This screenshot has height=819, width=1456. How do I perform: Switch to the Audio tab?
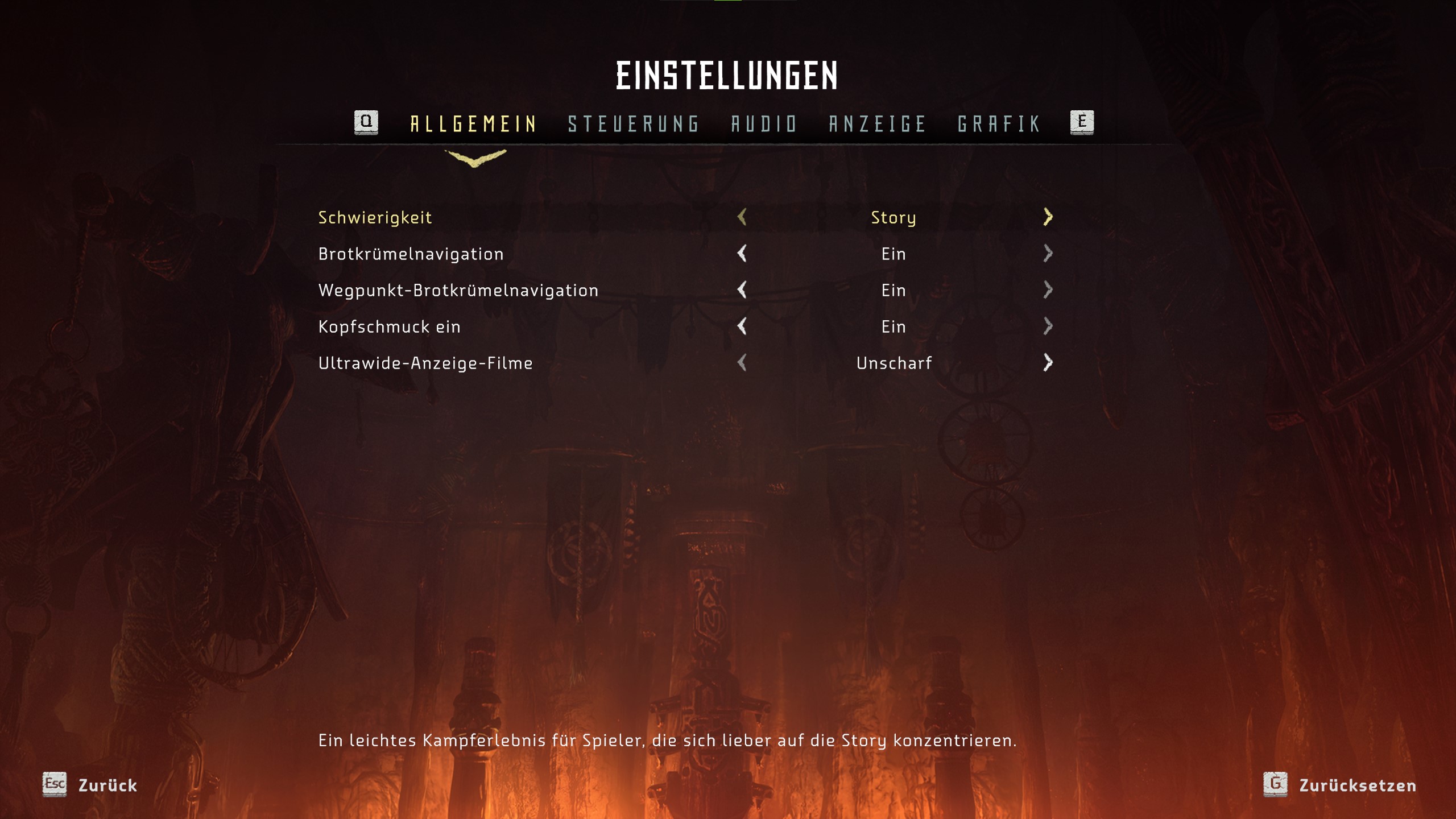[x=764, y=123]
